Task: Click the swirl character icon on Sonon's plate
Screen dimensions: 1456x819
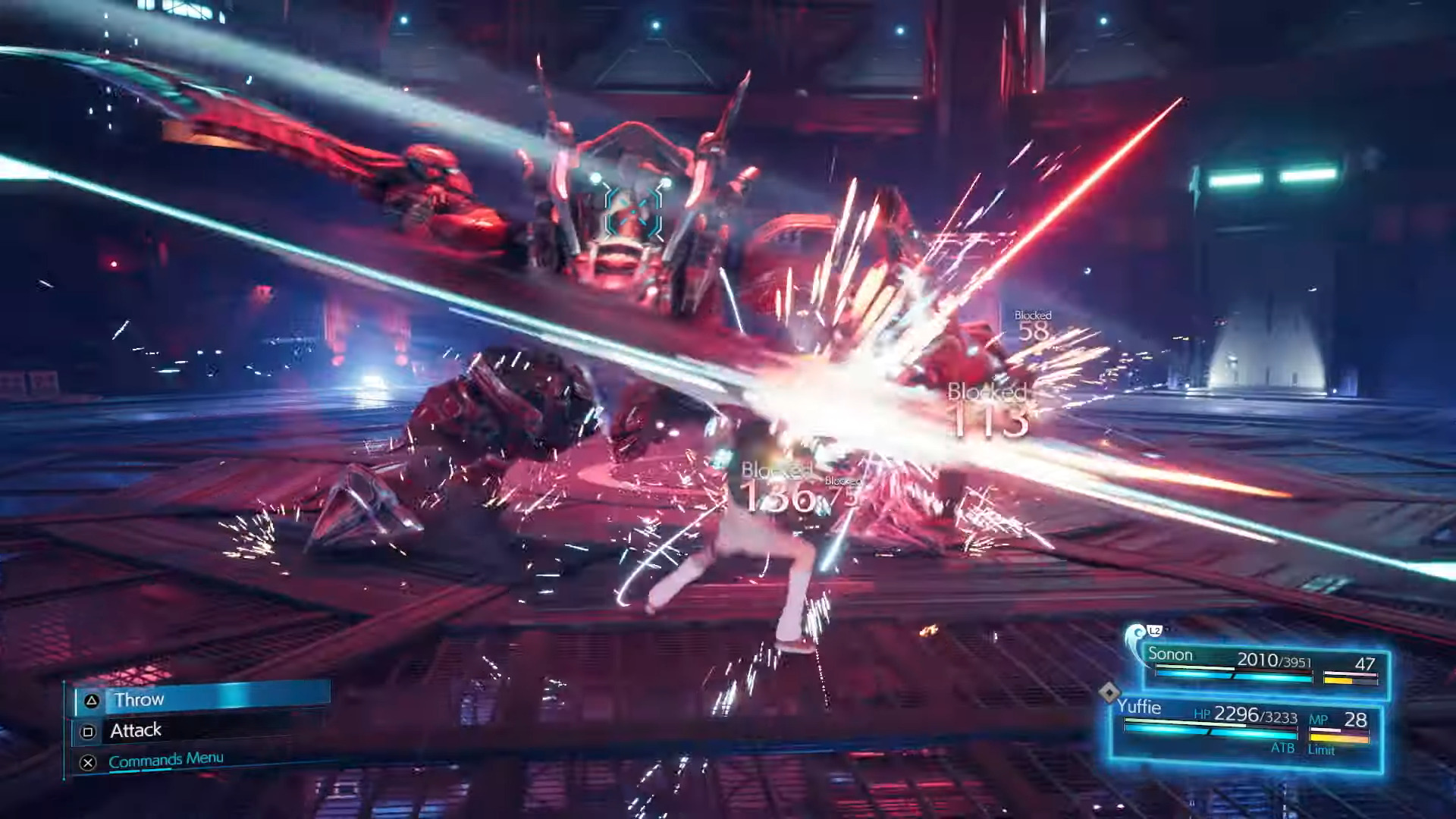Action: (1134, 634)
